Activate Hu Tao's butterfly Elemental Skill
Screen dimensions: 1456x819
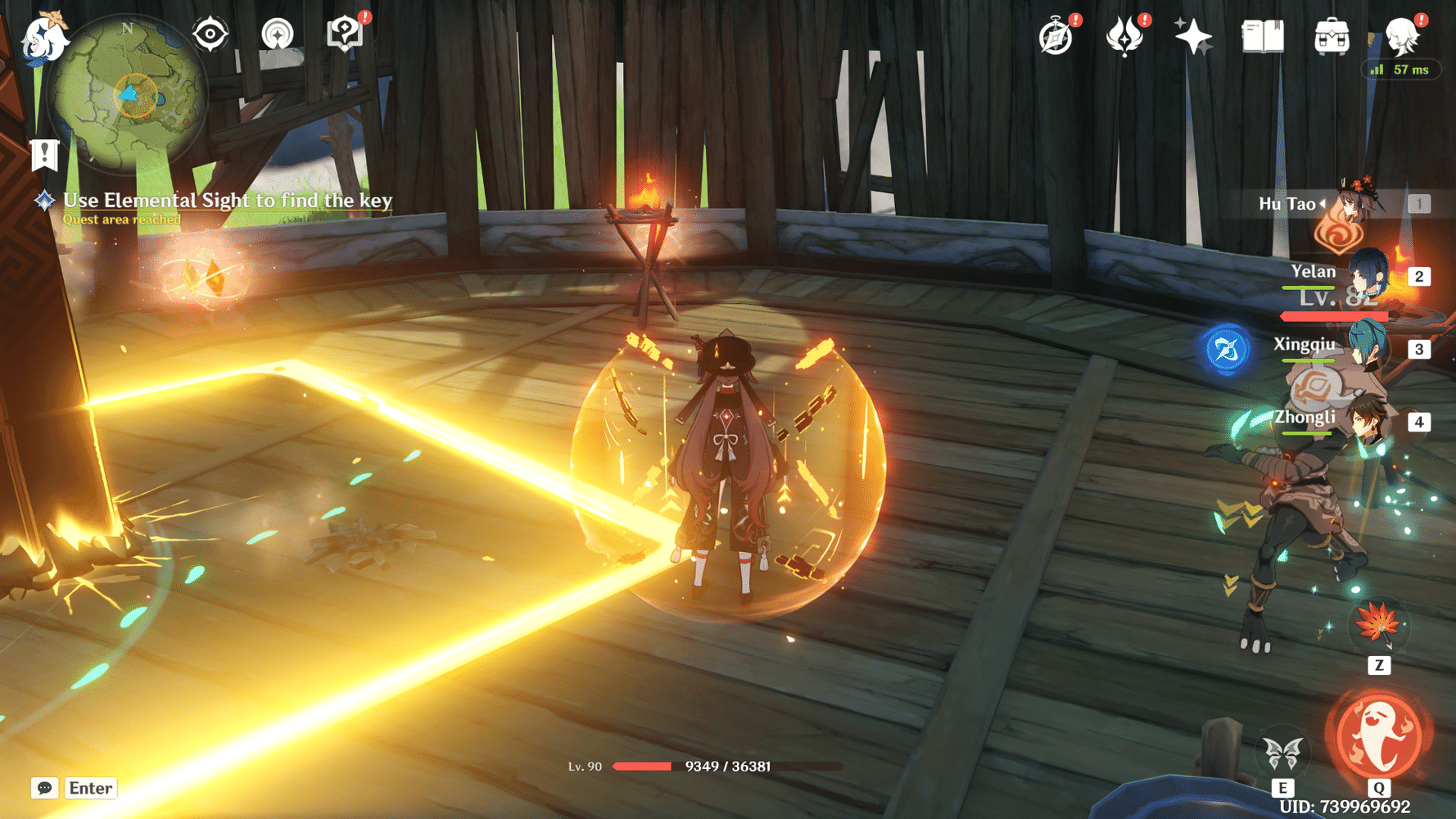[x=1282, y=752]
